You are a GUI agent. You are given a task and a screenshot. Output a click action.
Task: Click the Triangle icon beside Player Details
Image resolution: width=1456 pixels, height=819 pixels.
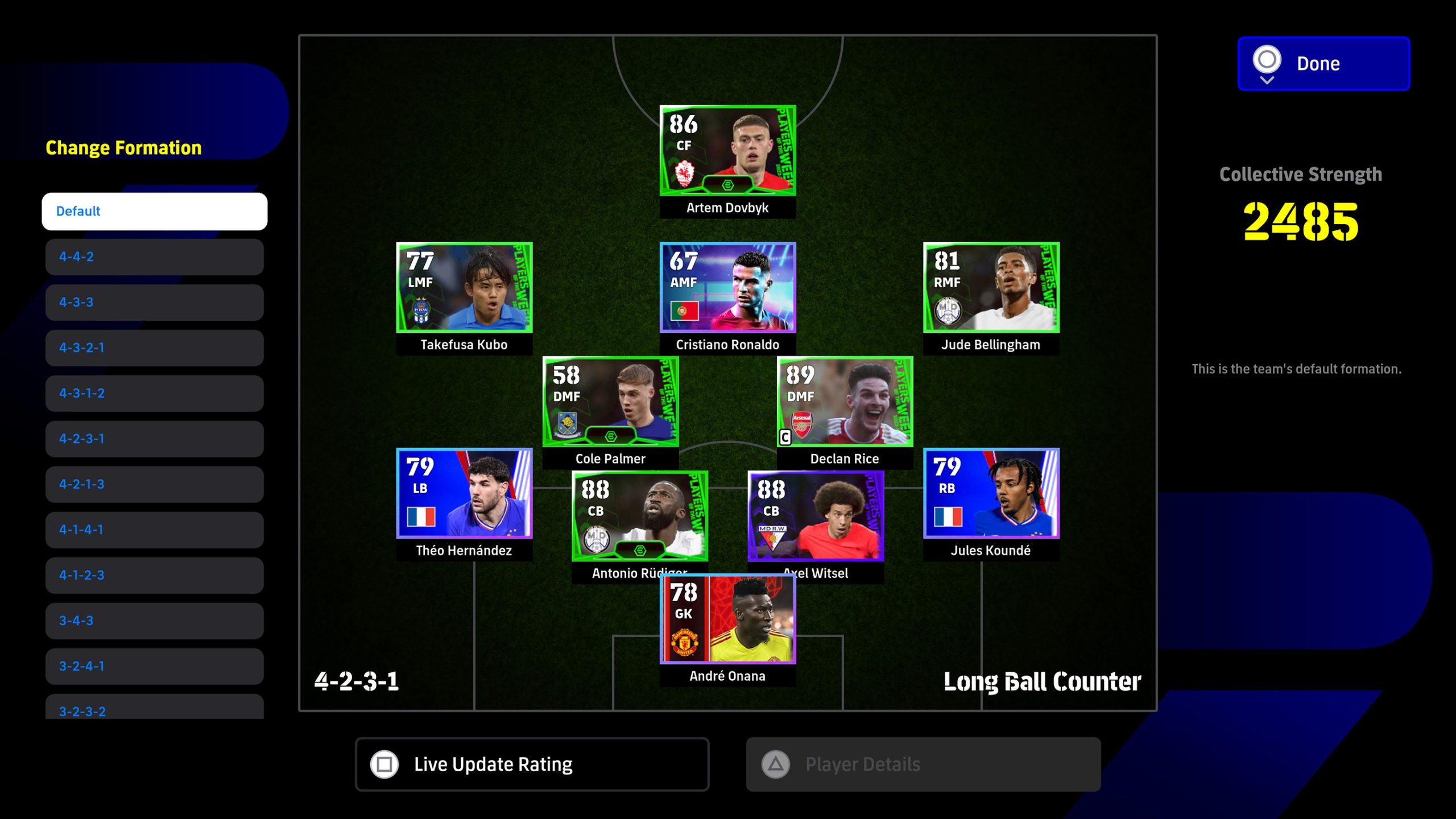775,764
